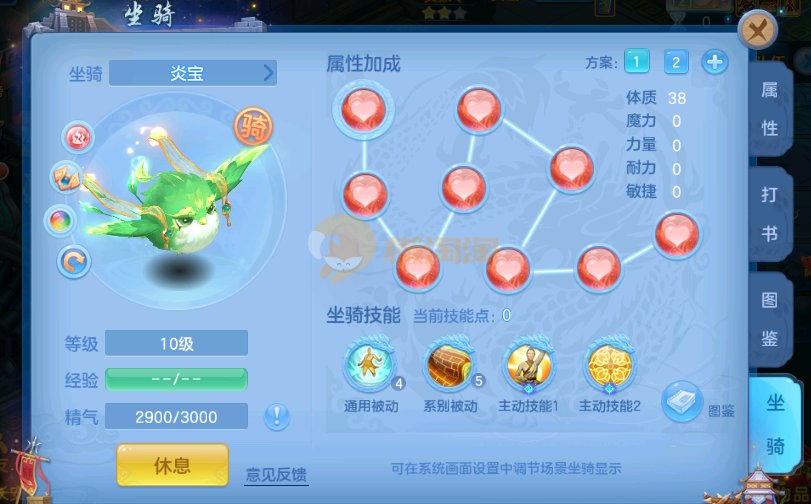Select the 通用被动 skill icon

pyautogui.click(x=369, y=363)
